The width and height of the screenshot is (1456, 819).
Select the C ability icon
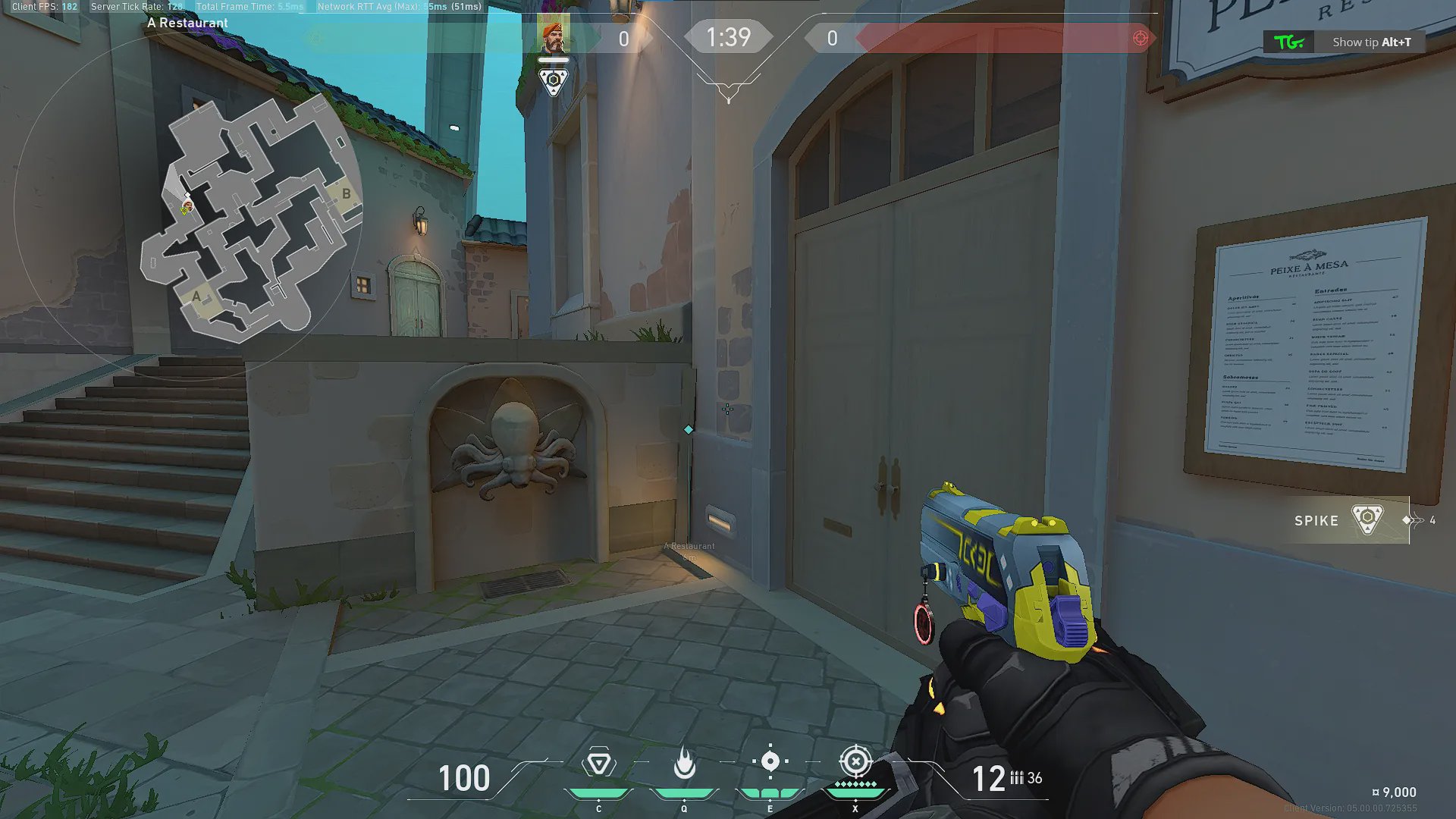pos(598,763)
